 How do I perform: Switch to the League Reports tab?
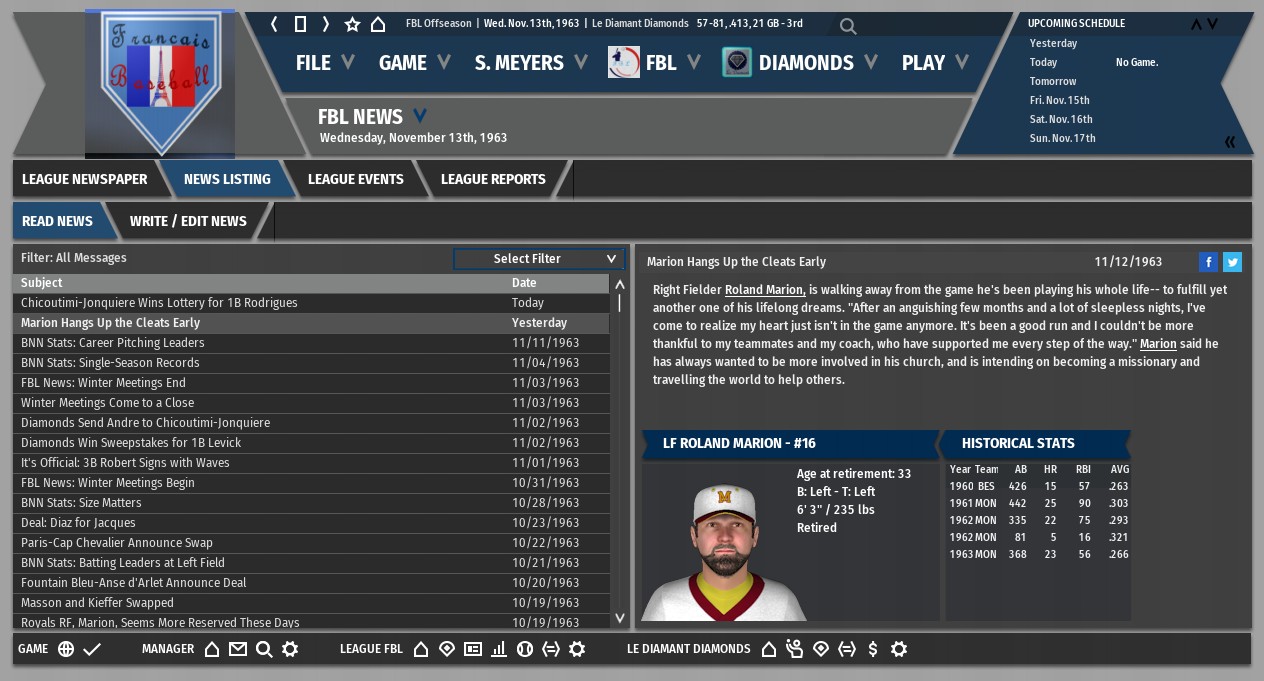coord(493,179)
